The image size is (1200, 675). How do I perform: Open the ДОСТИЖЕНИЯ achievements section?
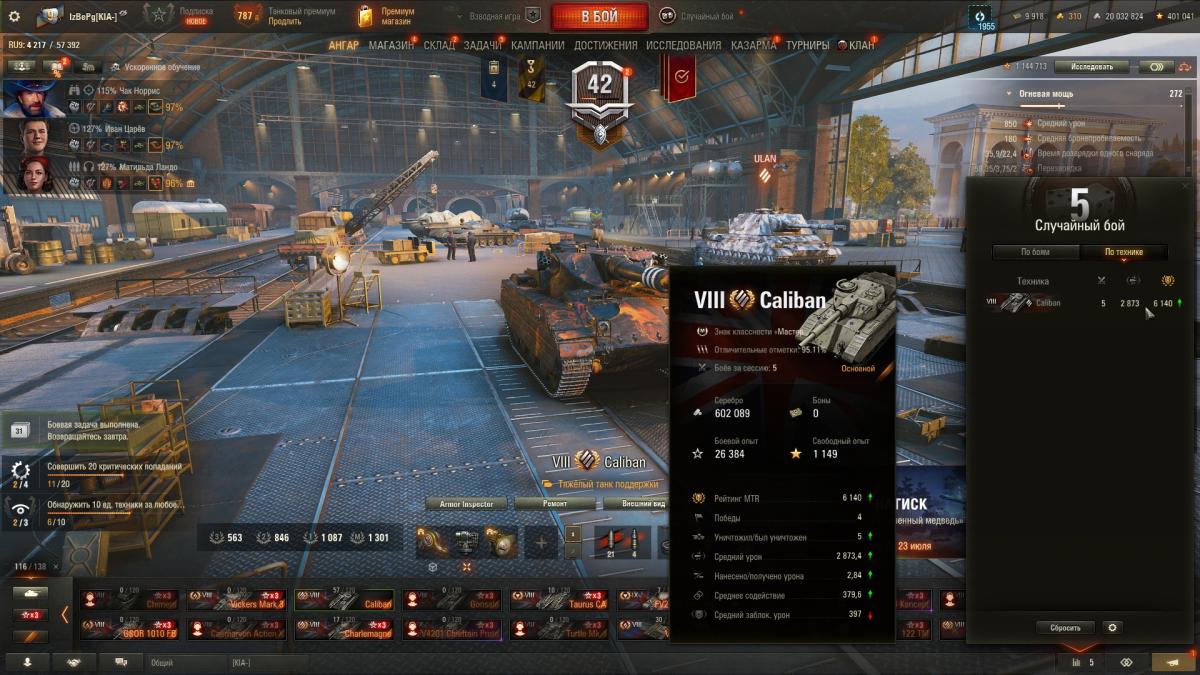606,45
